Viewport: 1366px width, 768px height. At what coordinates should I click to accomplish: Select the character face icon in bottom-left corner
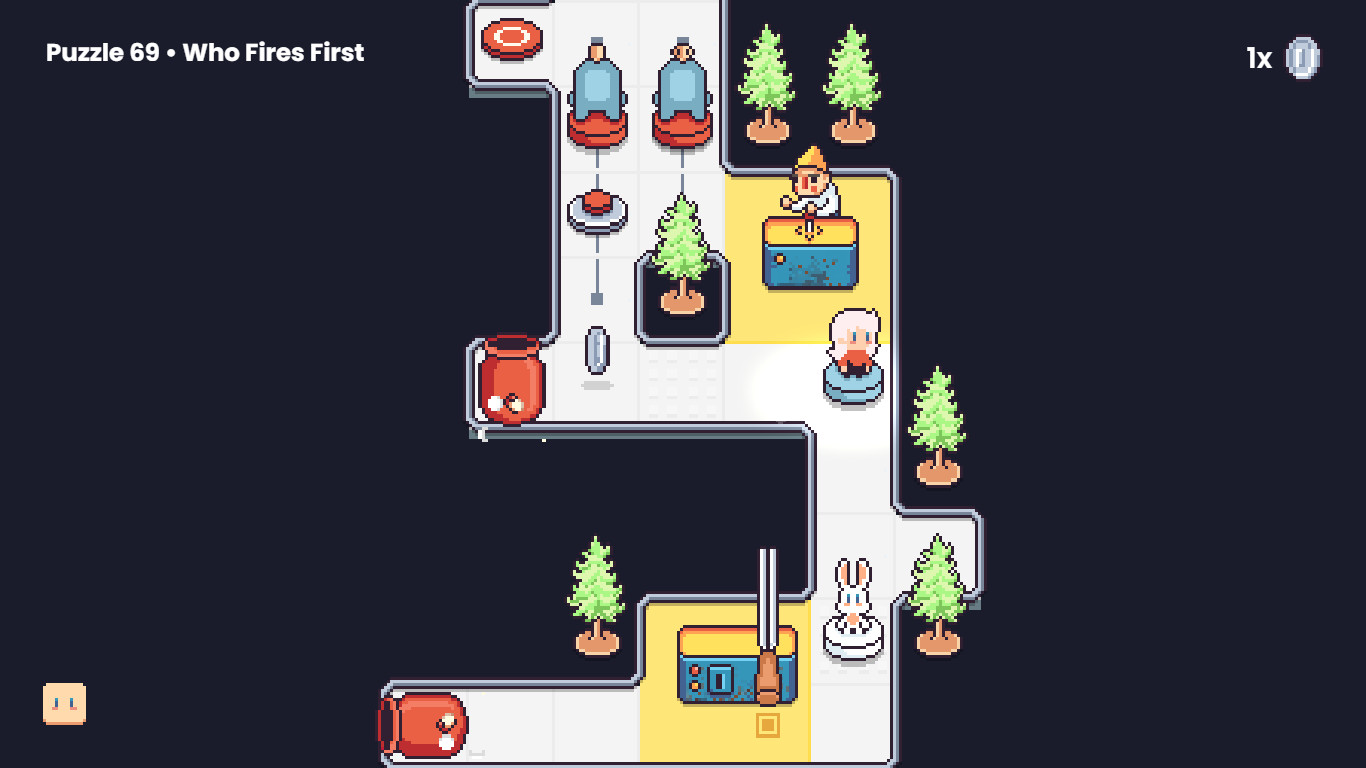63,701
